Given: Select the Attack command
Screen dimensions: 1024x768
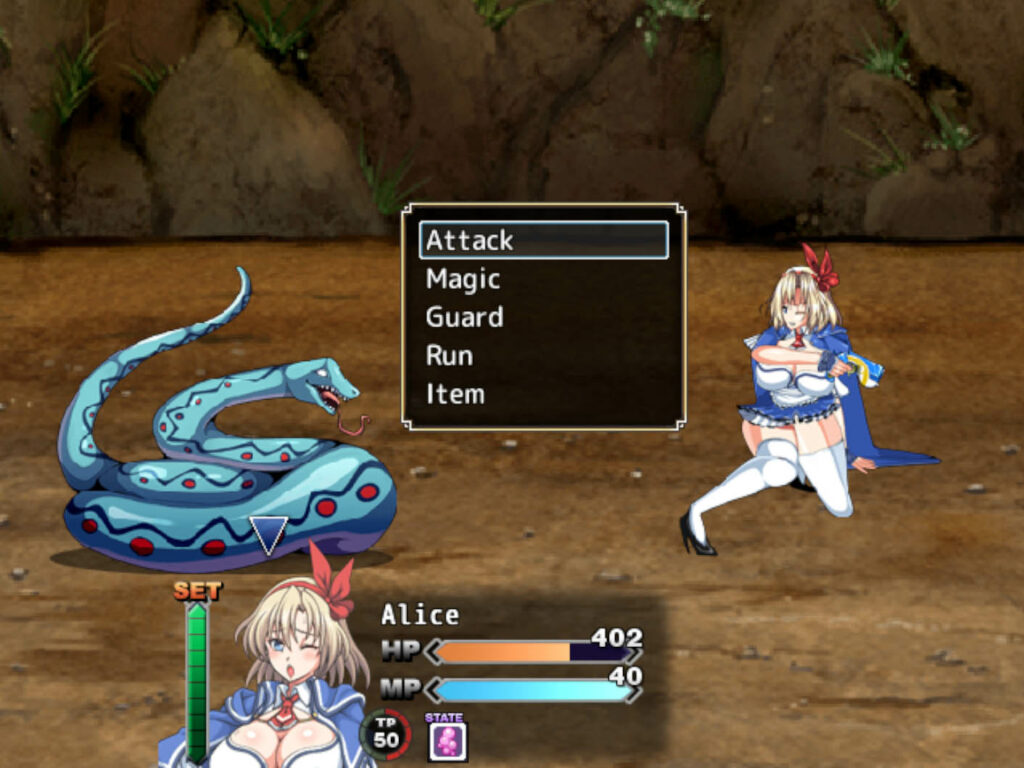Looking at the screenshot, I should (x=543, y=240).
